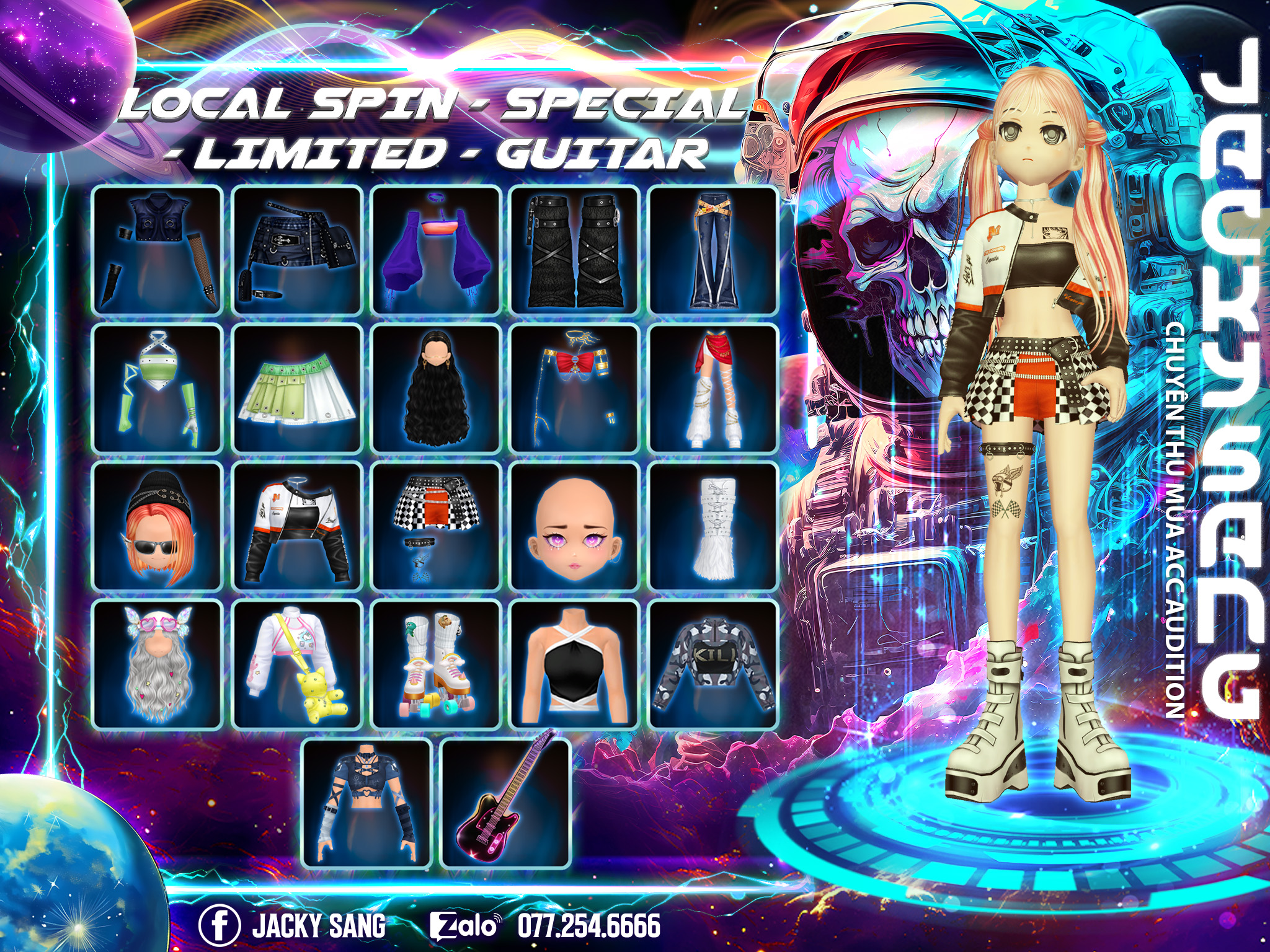Select the purple puffy sleeves top
Viewport: 1270px width, 952px height.
coord(436,250)
